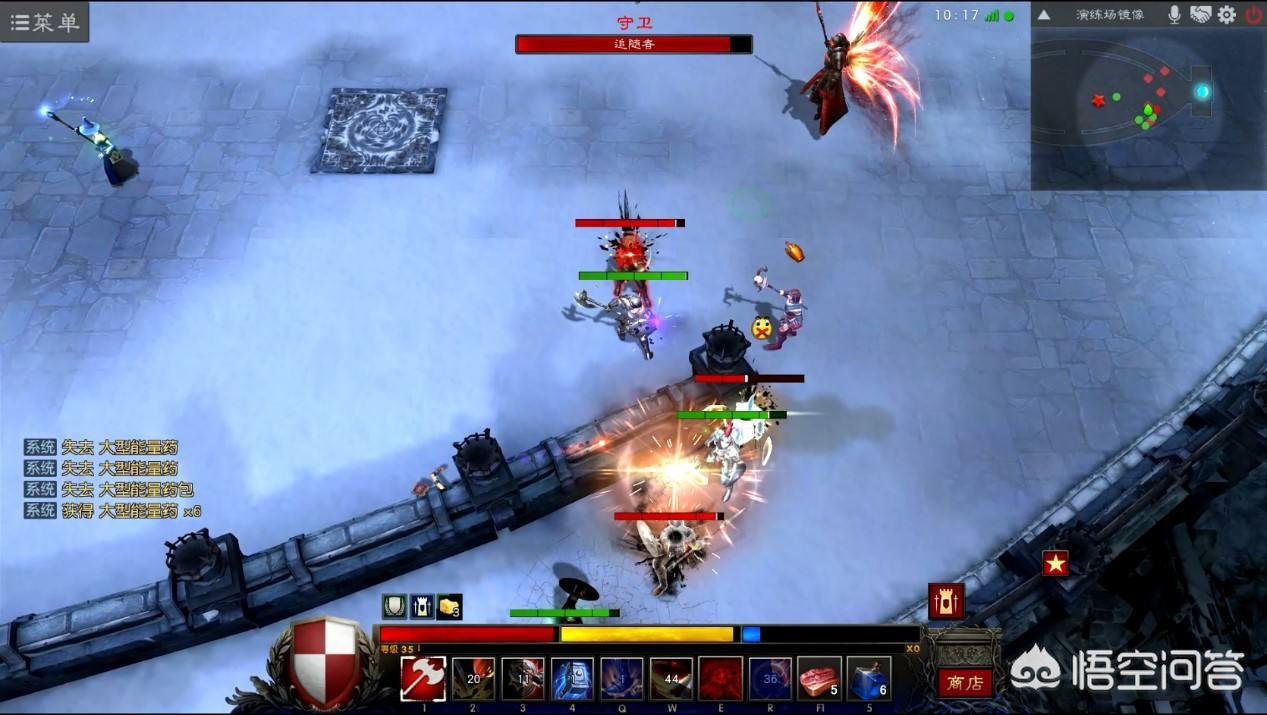Screen dimensions: 1267x715
Task: Activate the skill showing cooldown 20
Action: pos(473,678)
